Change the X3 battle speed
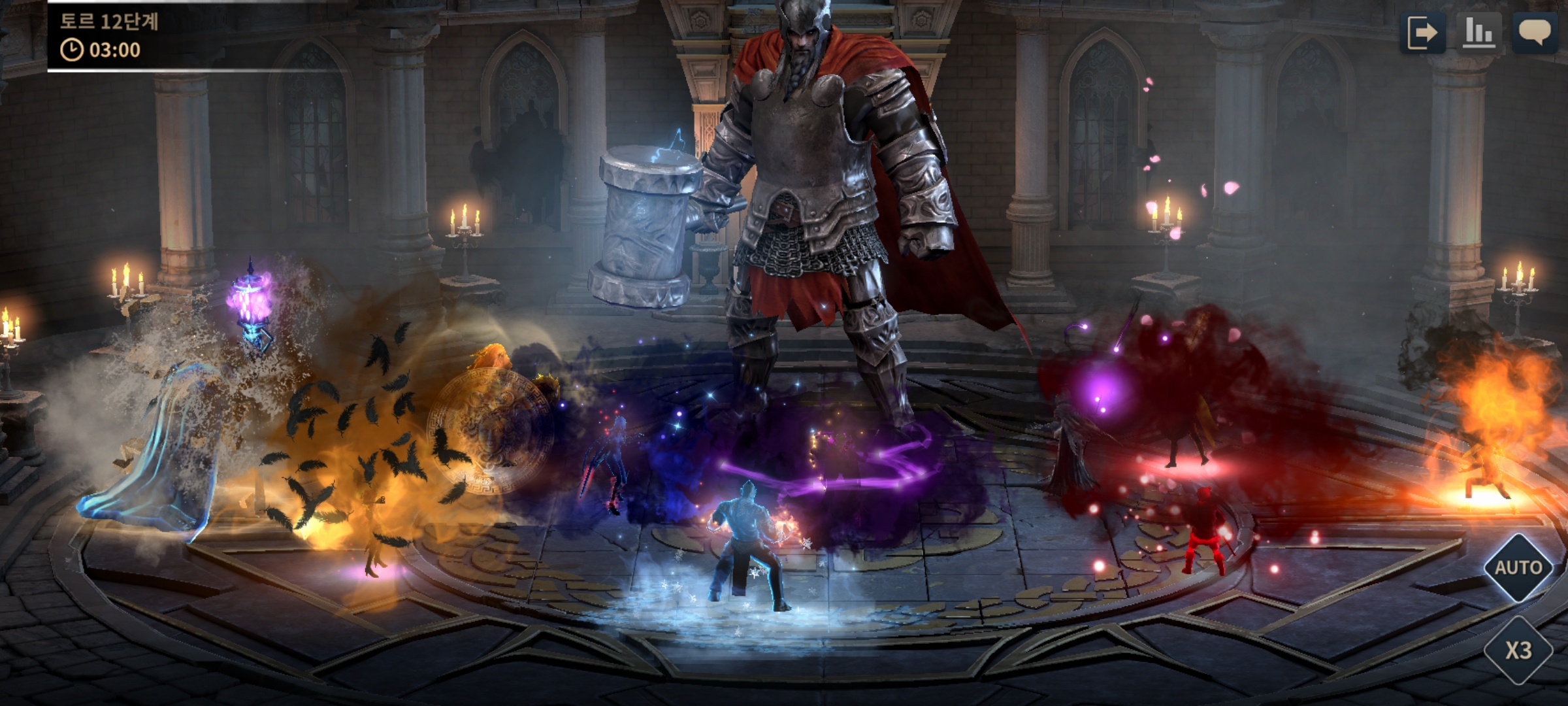 [1518, 650]
